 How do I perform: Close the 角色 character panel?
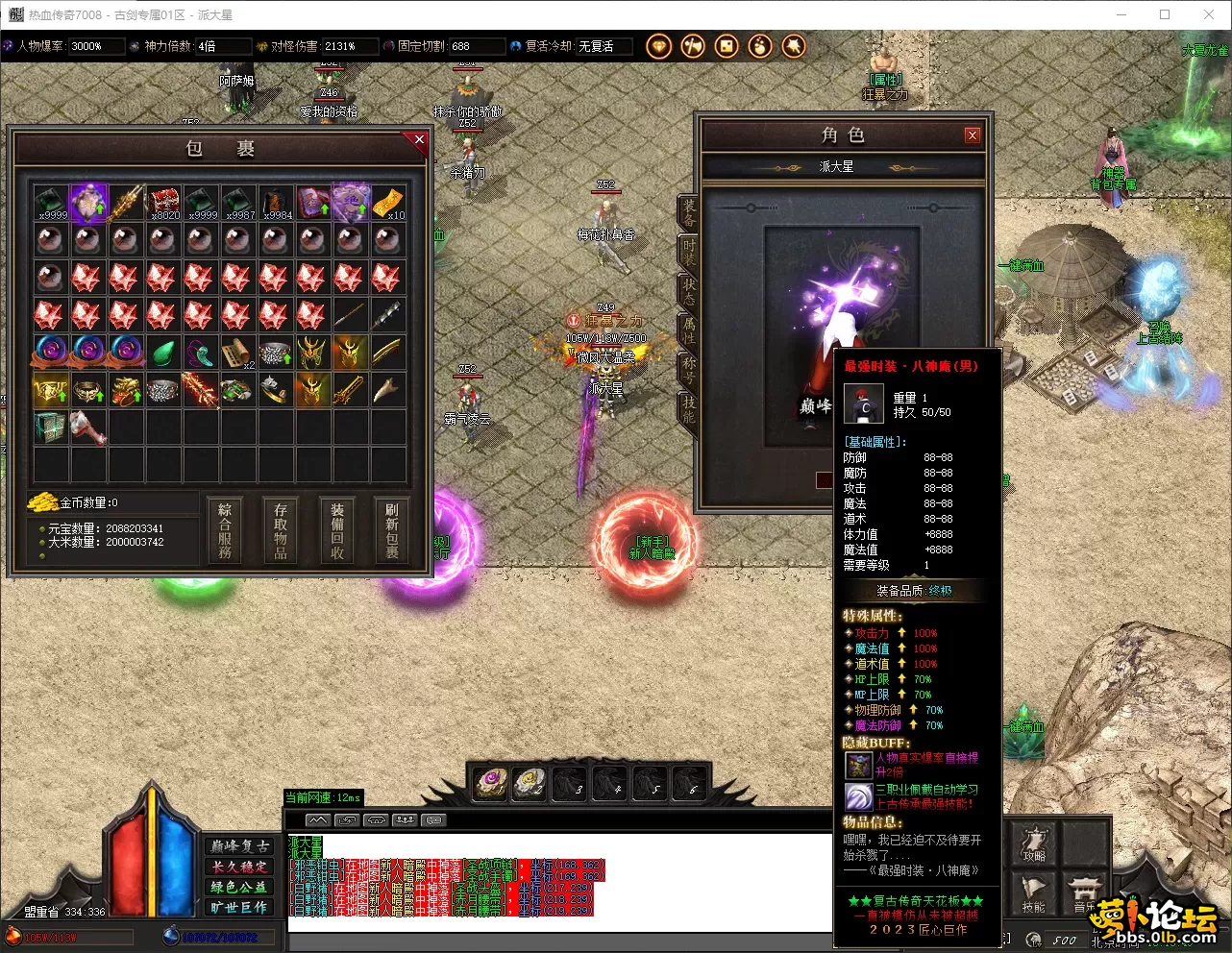(972, 135)
